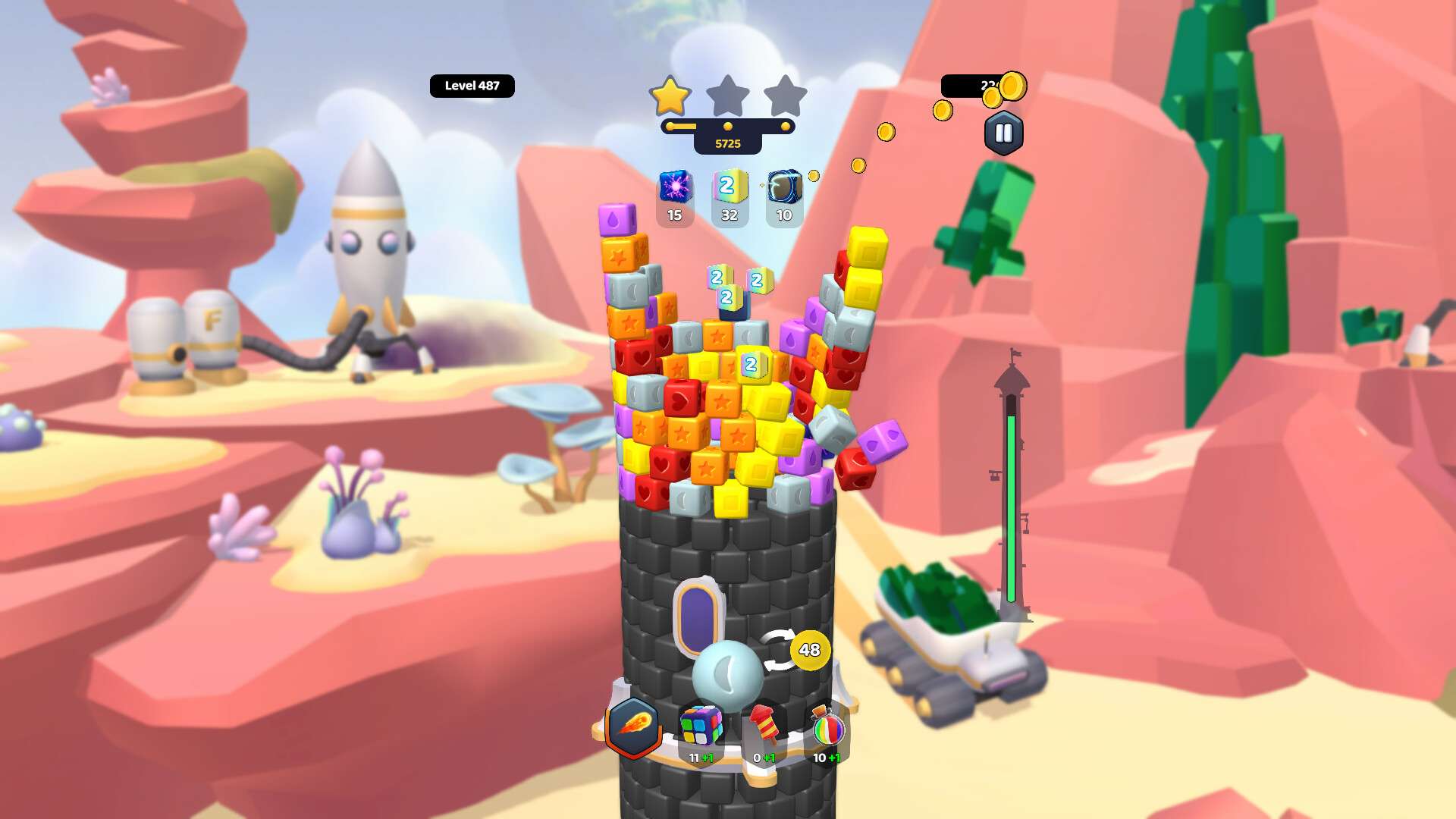The height and width of the screenshot is (819, 1456).
Task: Use the rainbow cube booster
Action: (x=701, y=726)
